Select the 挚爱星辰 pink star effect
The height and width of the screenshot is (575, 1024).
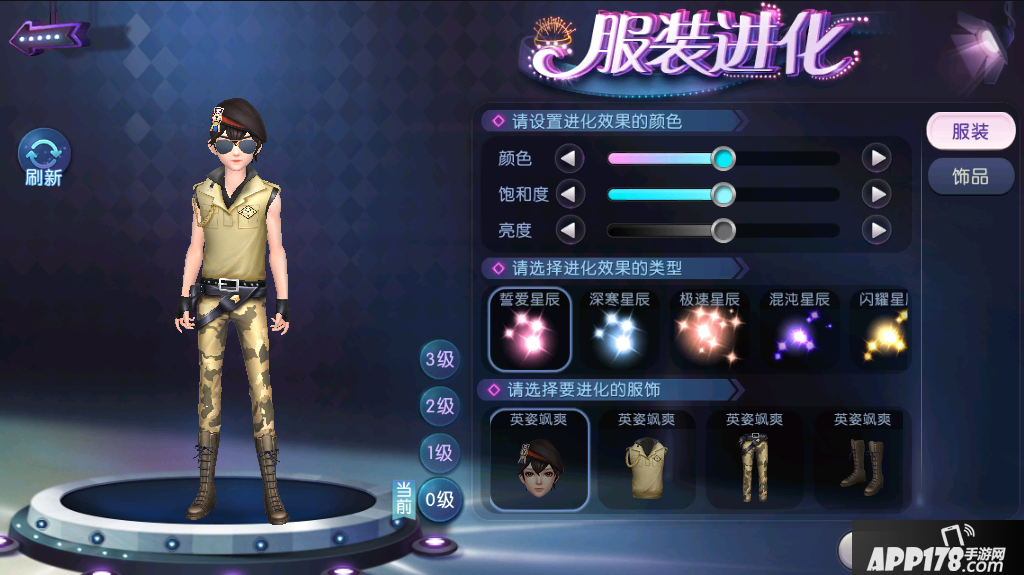pyautogui.click(x=530, y=330)
